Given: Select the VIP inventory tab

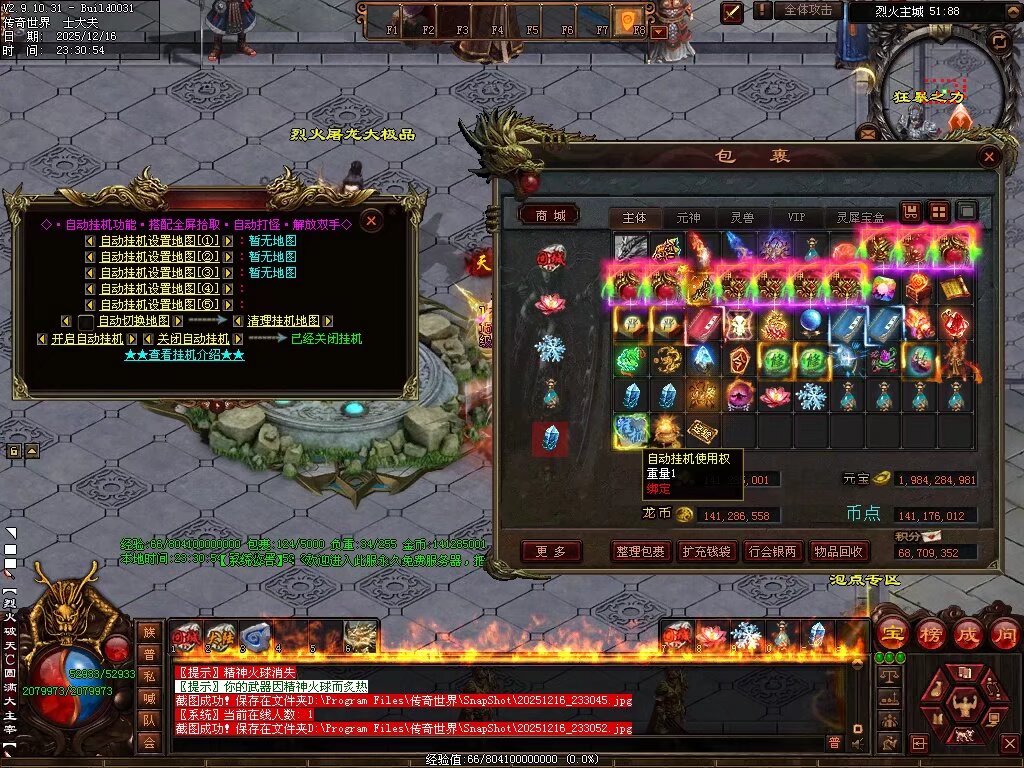Looking at the screenshot, I should pos(796,217).
